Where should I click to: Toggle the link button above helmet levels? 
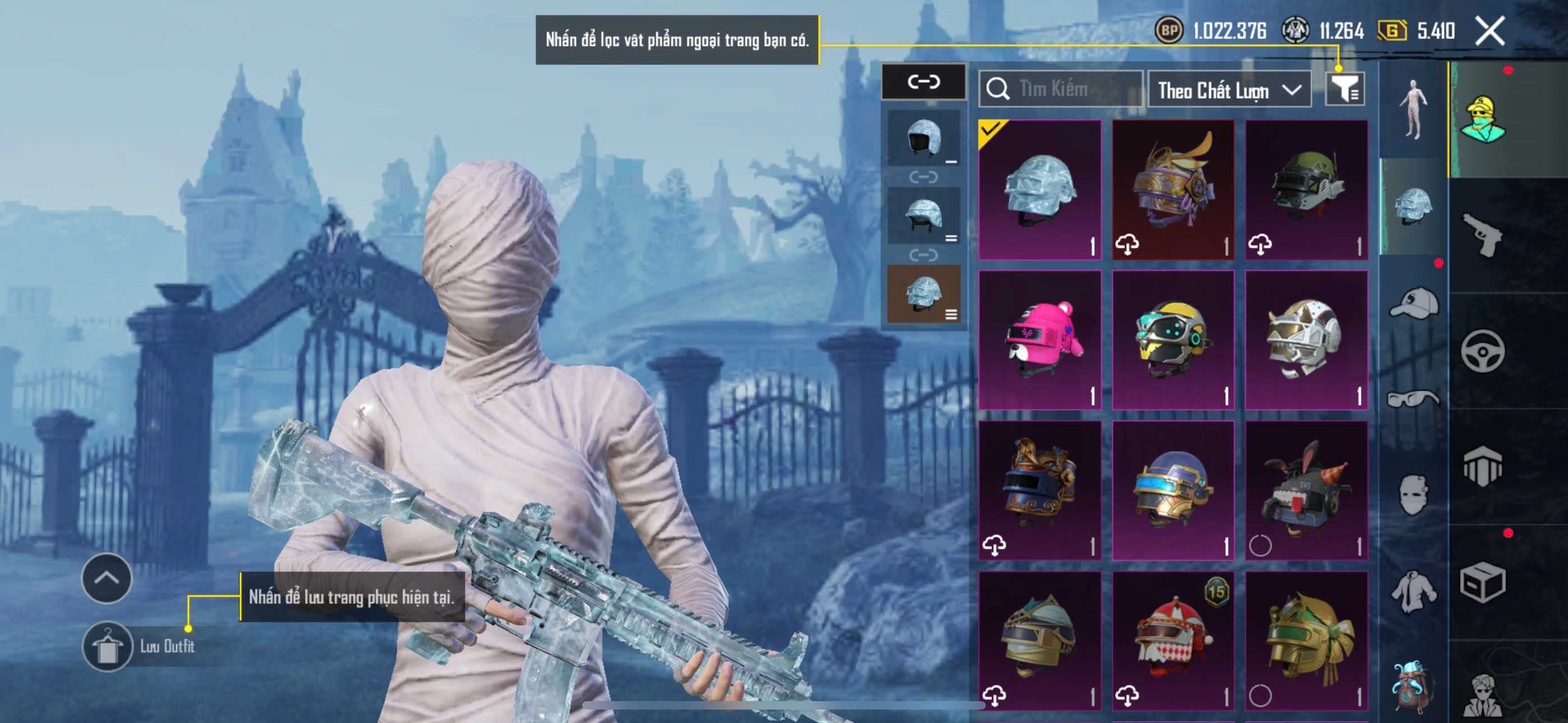coord(924,82)
